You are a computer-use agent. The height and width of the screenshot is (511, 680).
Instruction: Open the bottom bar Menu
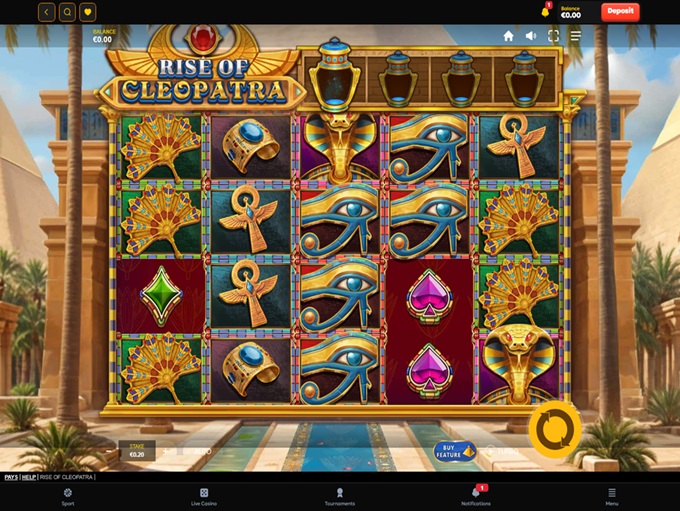611,496
